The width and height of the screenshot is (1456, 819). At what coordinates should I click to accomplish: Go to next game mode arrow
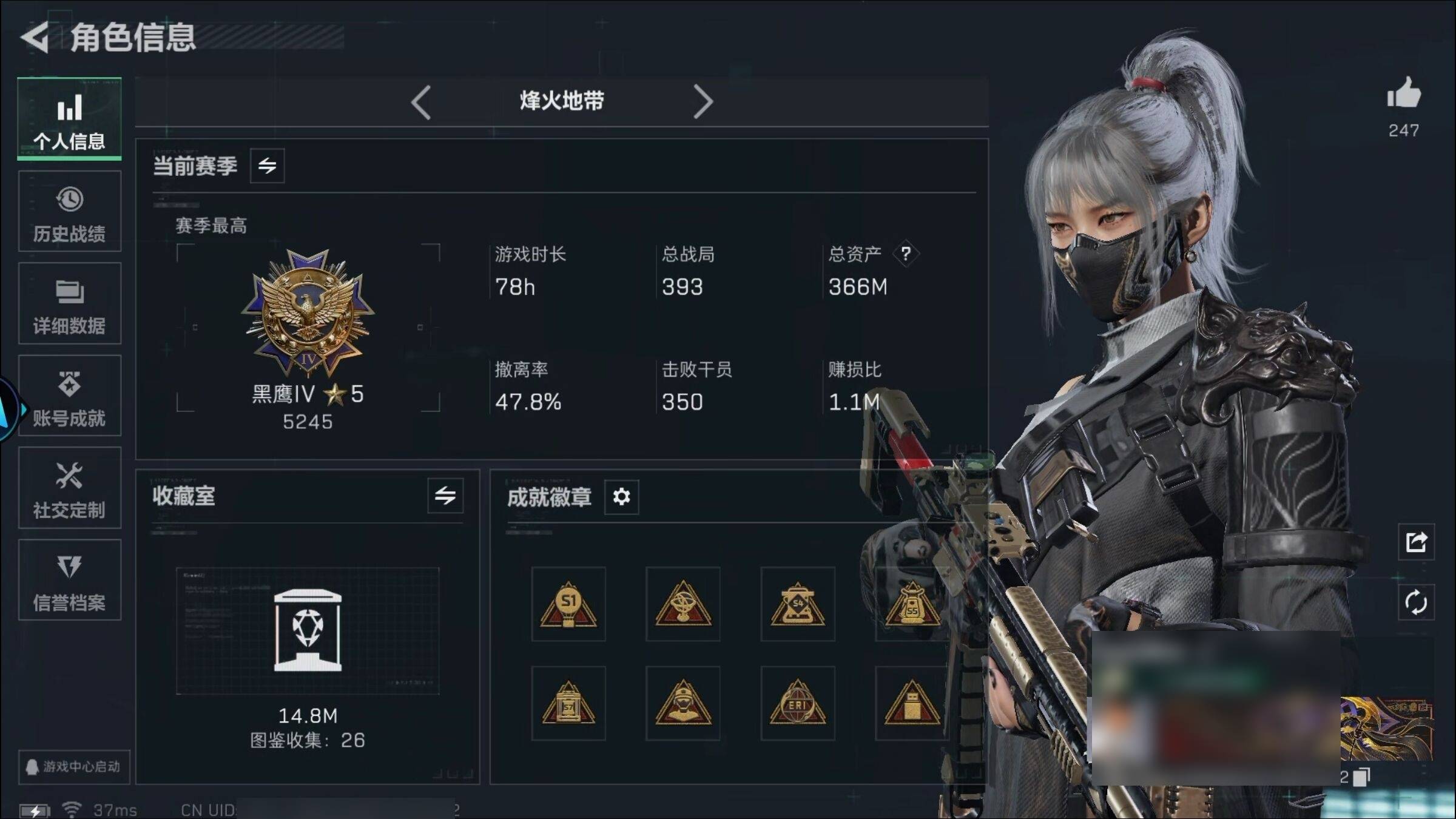click(703, 102)
